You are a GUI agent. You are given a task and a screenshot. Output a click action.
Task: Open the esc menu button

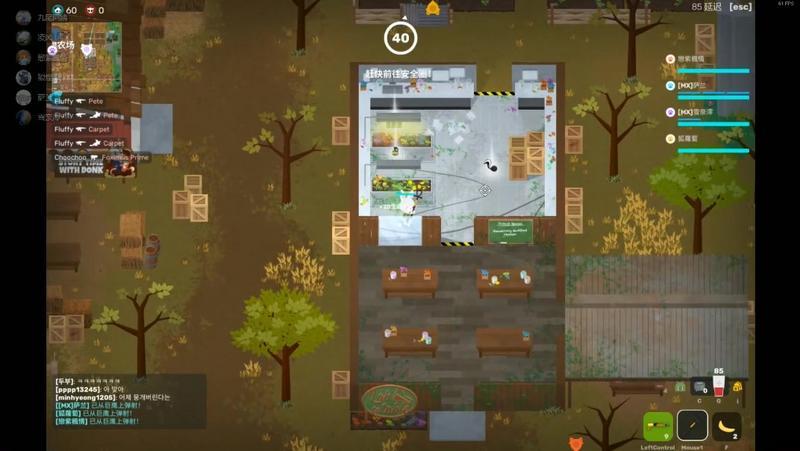740,7
